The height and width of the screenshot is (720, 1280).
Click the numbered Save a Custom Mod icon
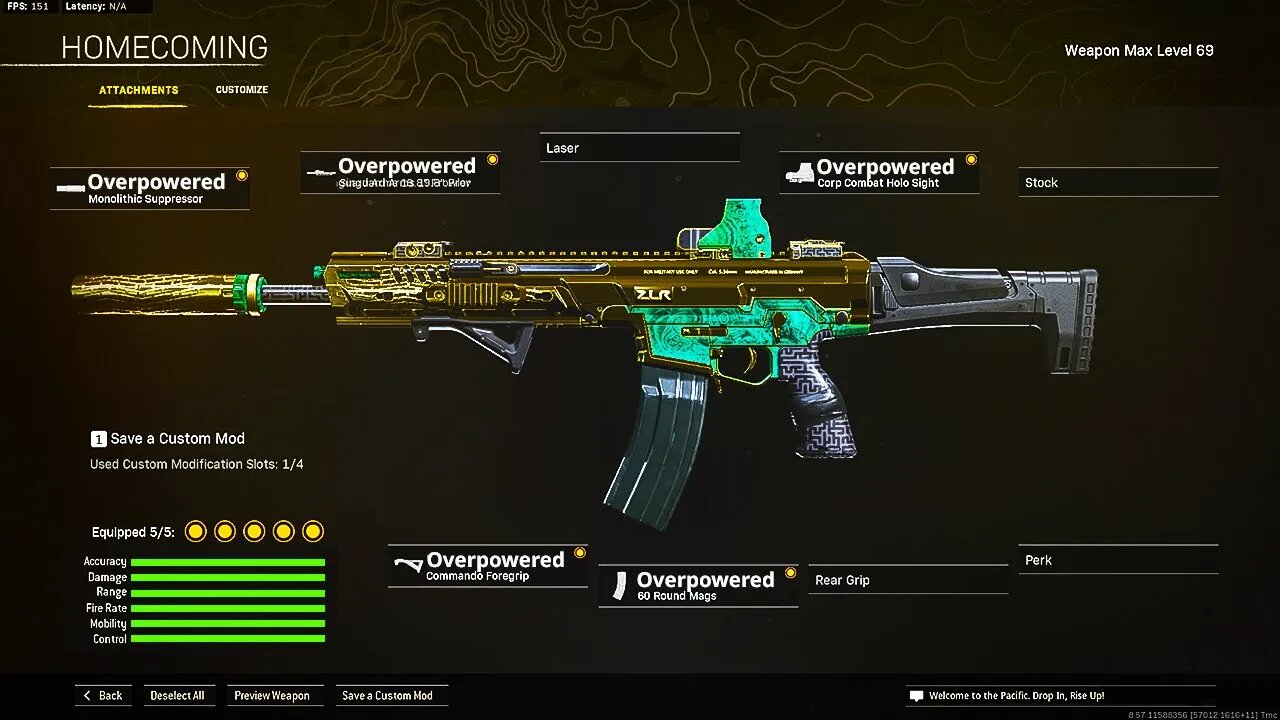[x=98, y=438]
